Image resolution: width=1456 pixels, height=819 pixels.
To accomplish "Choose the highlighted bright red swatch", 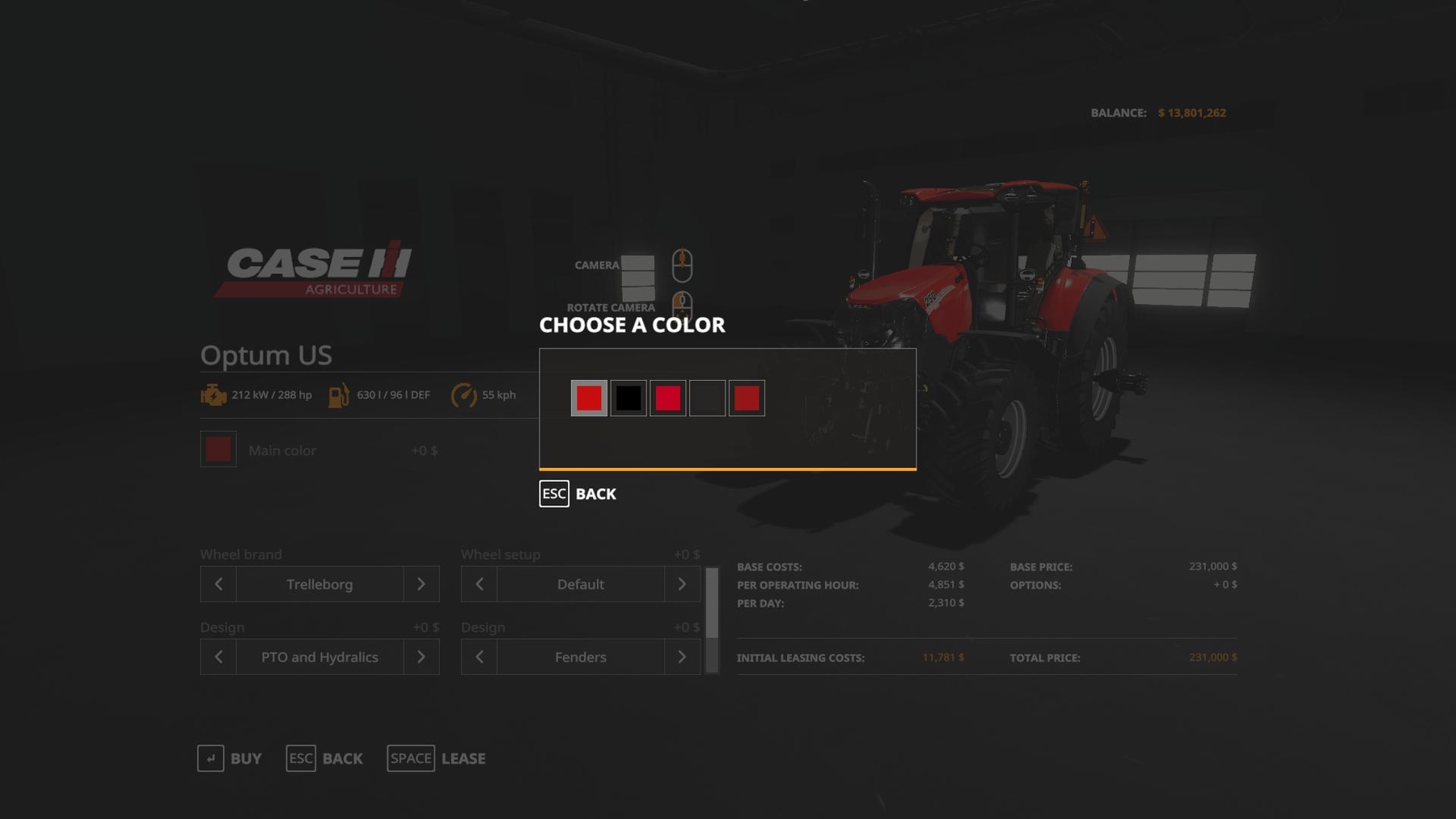I will (x=589, y=398).
